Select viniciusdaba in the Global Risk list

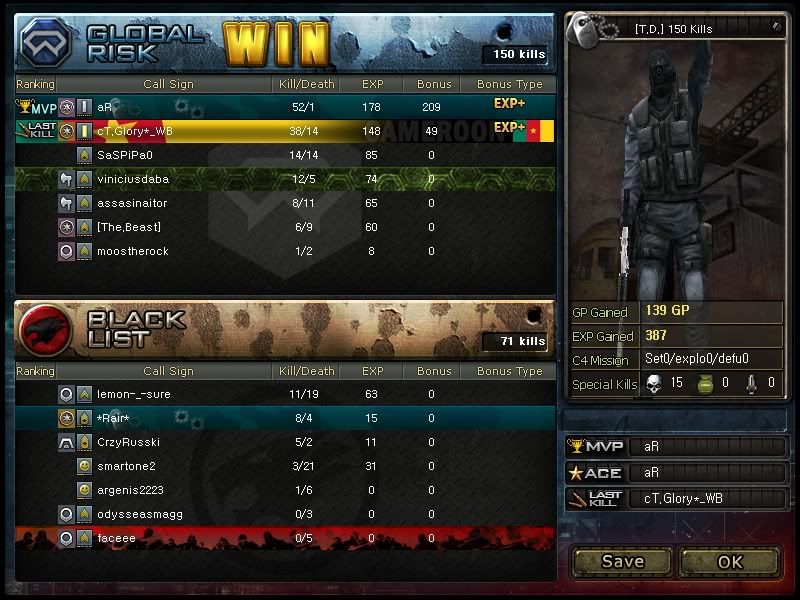click(133, 179)
